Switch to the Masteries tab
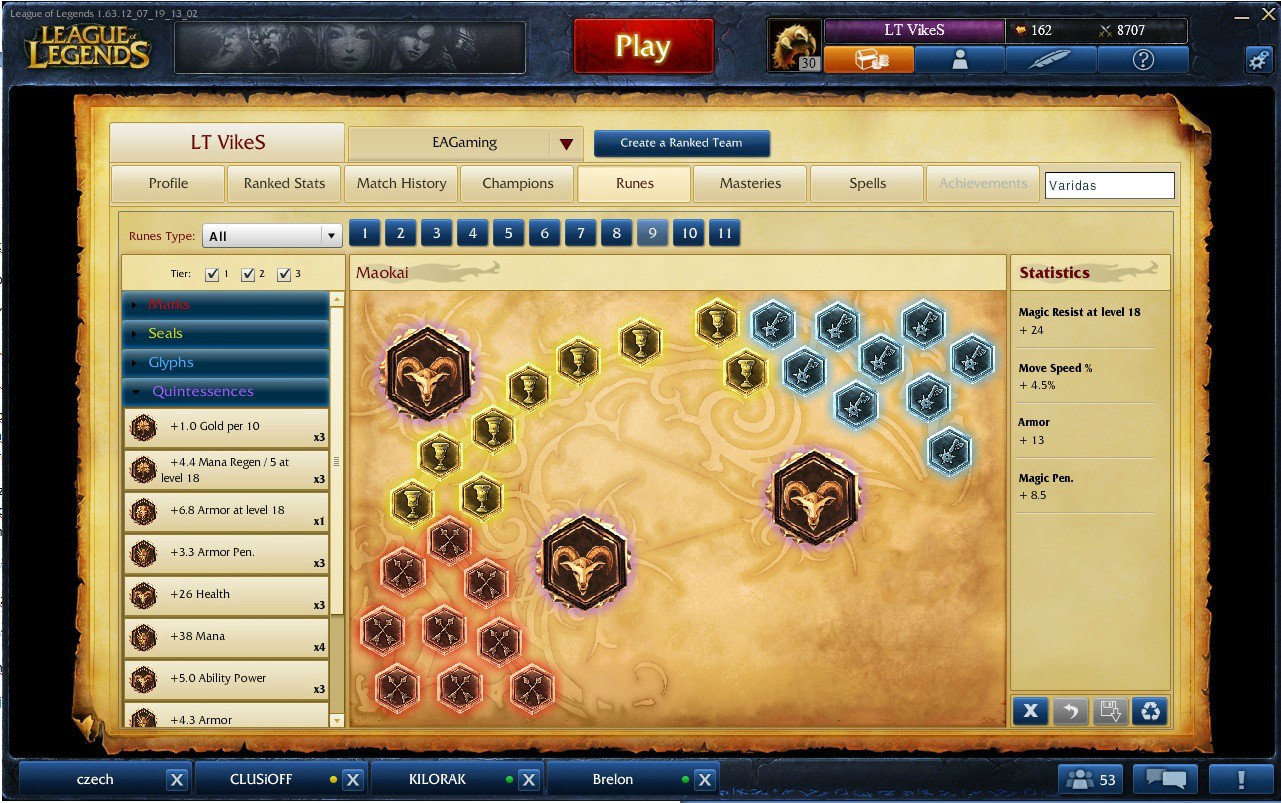The width and height of the screenshot is (1281, 803). tap(749, 183)
